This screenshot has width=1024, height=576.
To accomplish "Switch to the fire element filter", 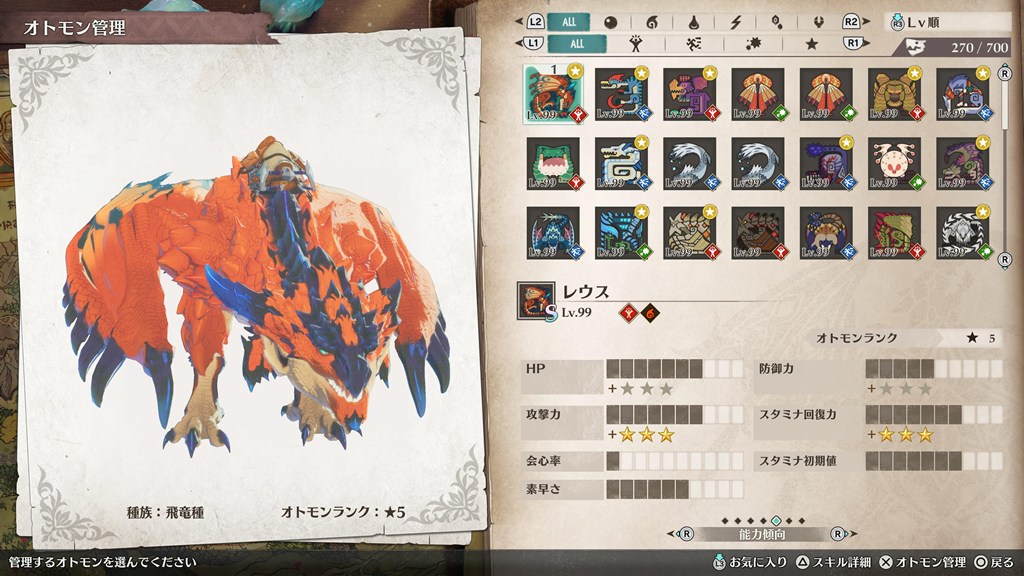I will tap(653, 21).
